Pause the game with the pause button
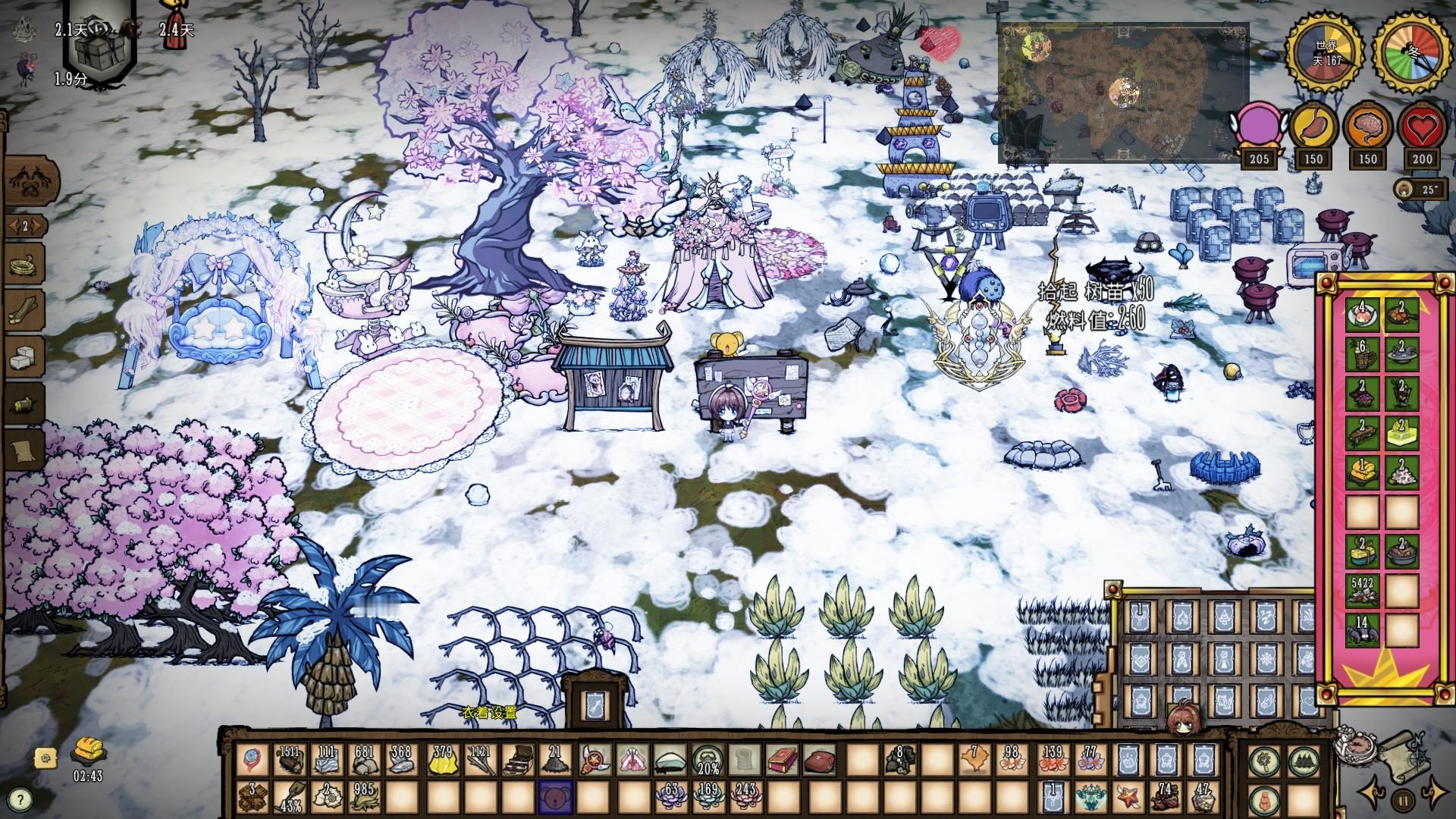The height and width of the screenshot is (819, 1456). (1404, 799)
